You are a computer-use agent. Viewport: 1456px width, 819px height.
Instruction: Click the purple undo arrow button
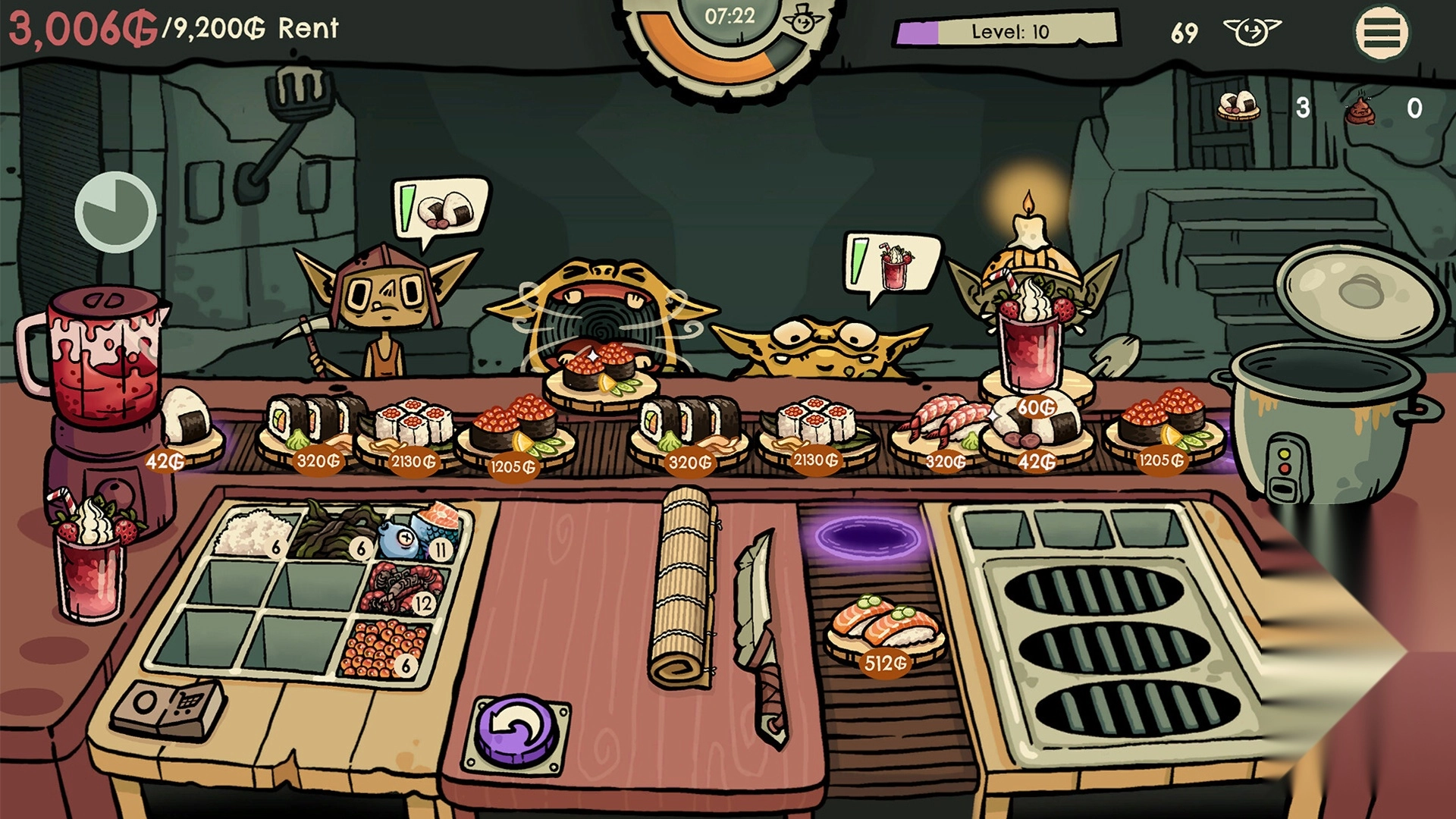tap(518, 732)
